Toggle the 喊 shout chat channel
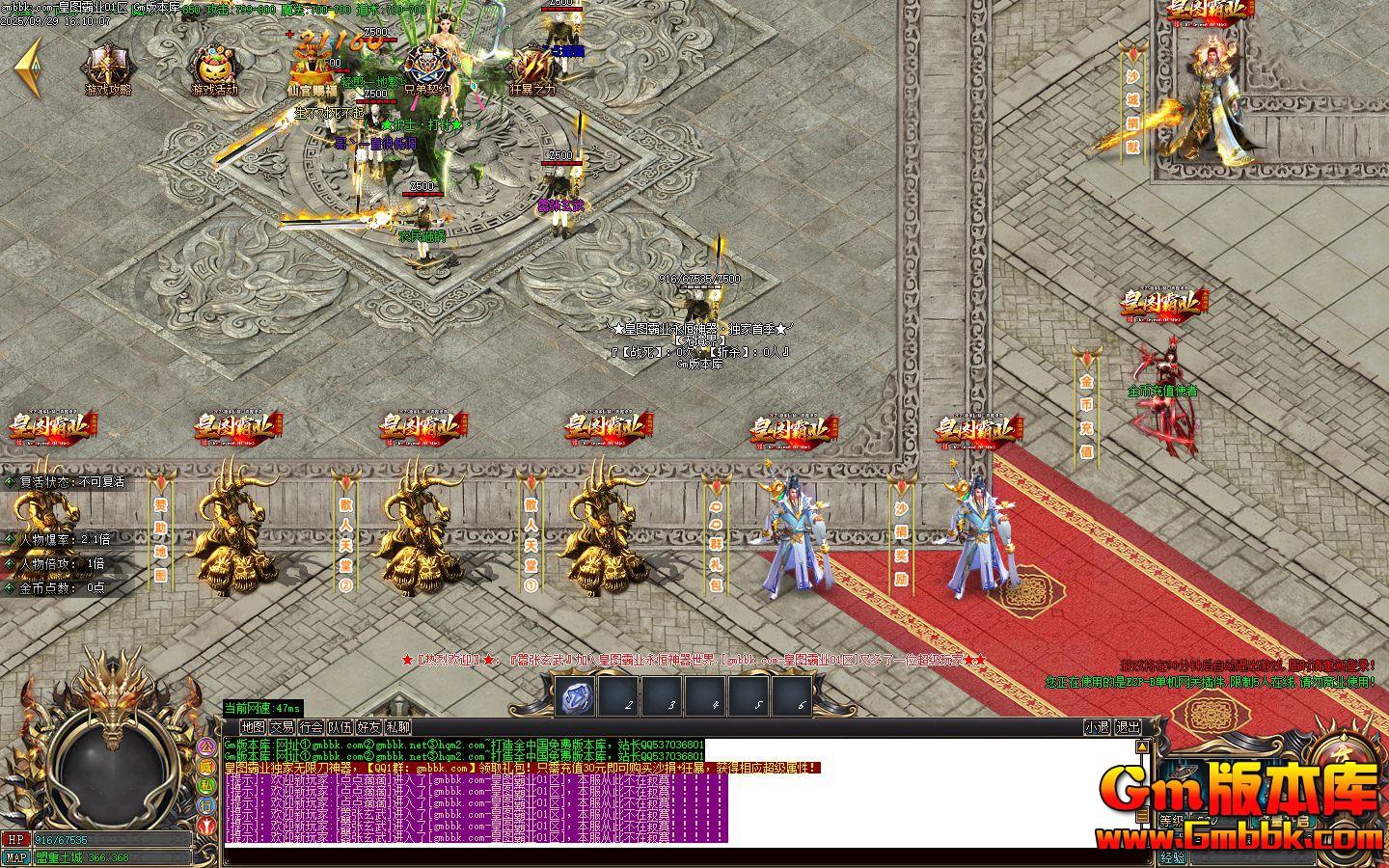 coord(206,768)
